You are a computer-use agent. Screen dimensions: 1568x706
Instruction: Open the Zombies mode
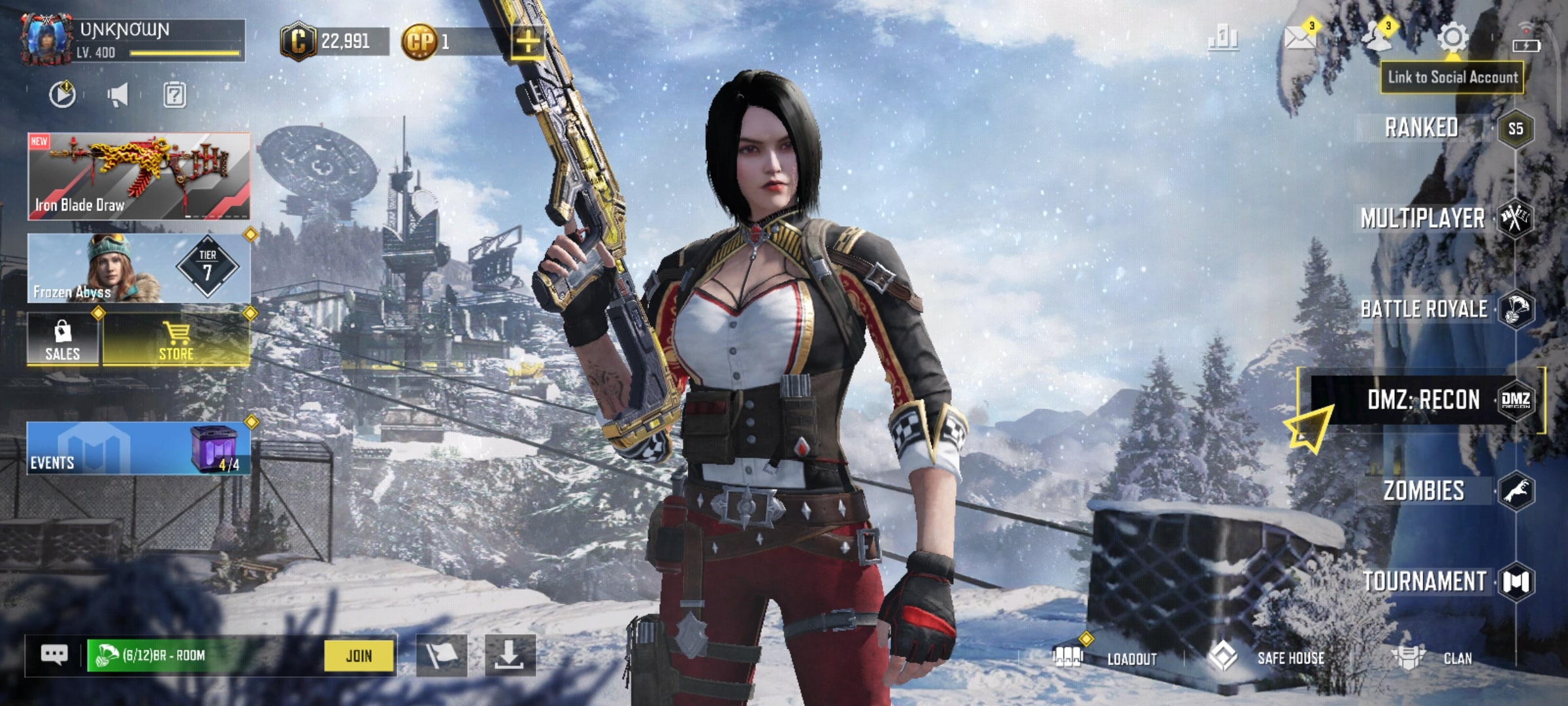[x=1424, y=491]
